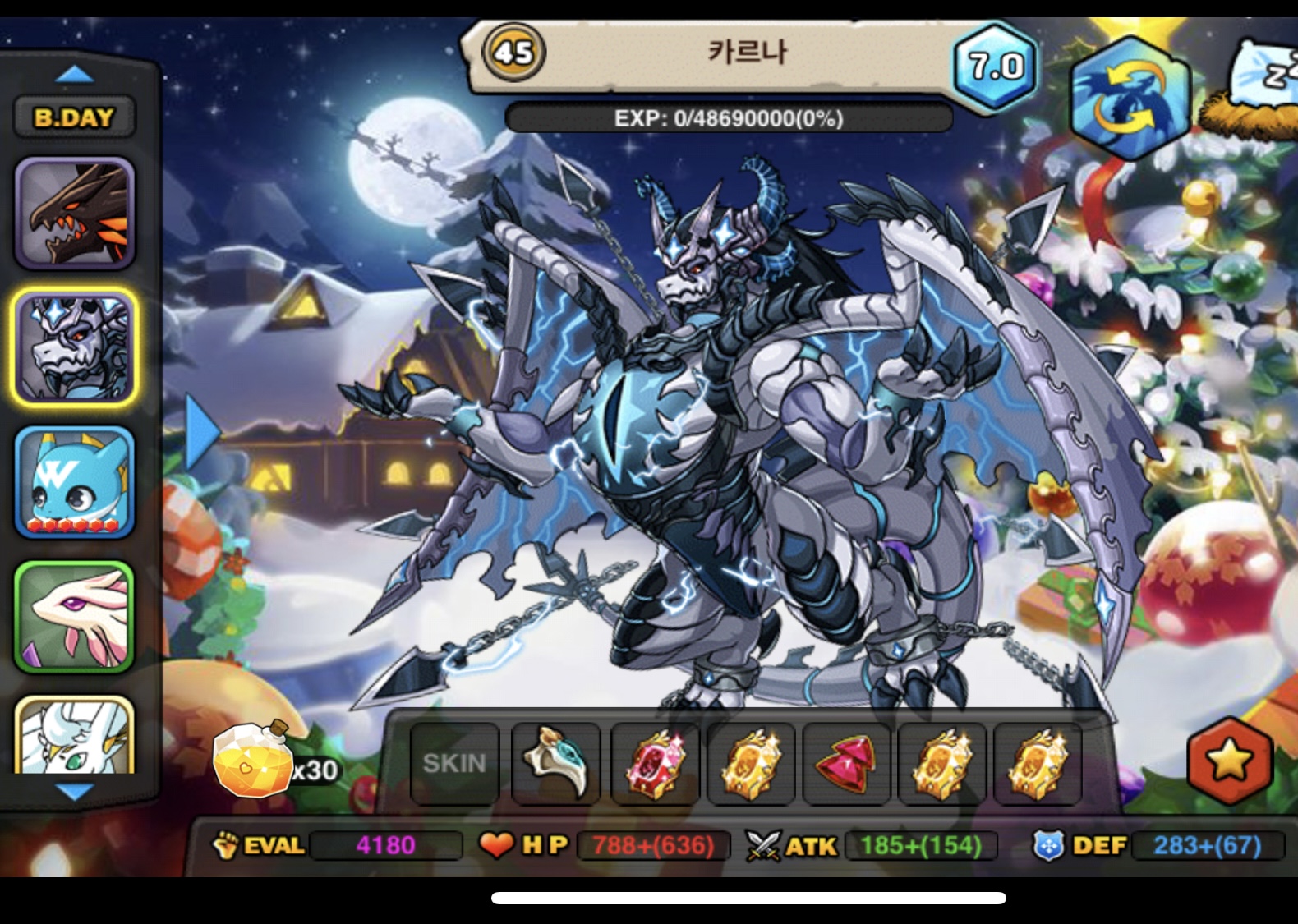Image resolution: width=1298 pixels, height=924 pixels.
Task: Select the red crystal gem slot
Action: pyautogui.click(x=655, y=763)
